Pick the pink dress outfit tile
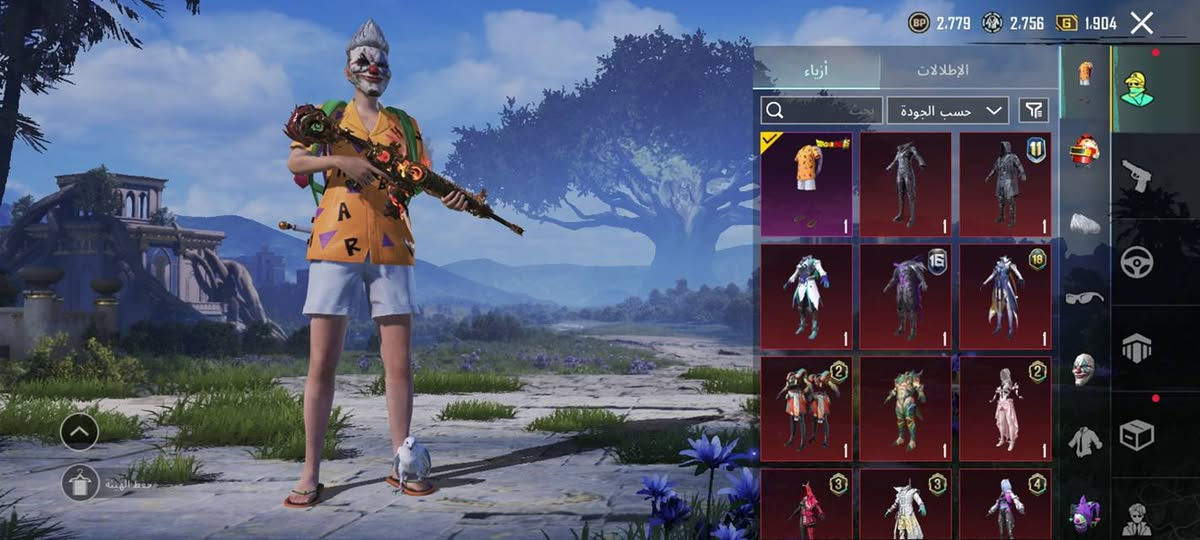Image resolution: width=1200 pixels, height=540 pixels. pos(1005,409)
